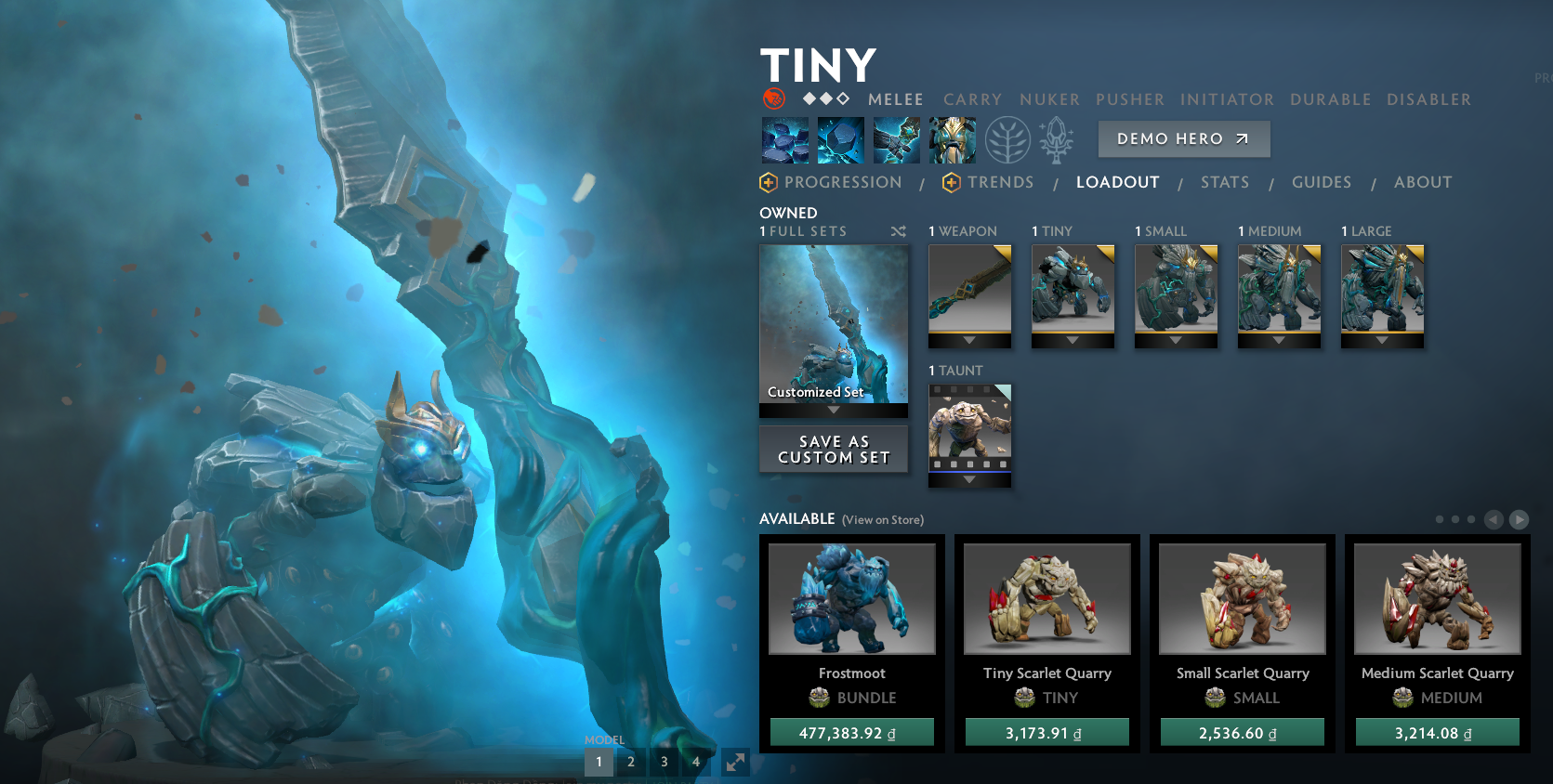The width and height of the screenshot is (1553, 784).
Task: Click the red Strength attribute icon
Action: 771,97
